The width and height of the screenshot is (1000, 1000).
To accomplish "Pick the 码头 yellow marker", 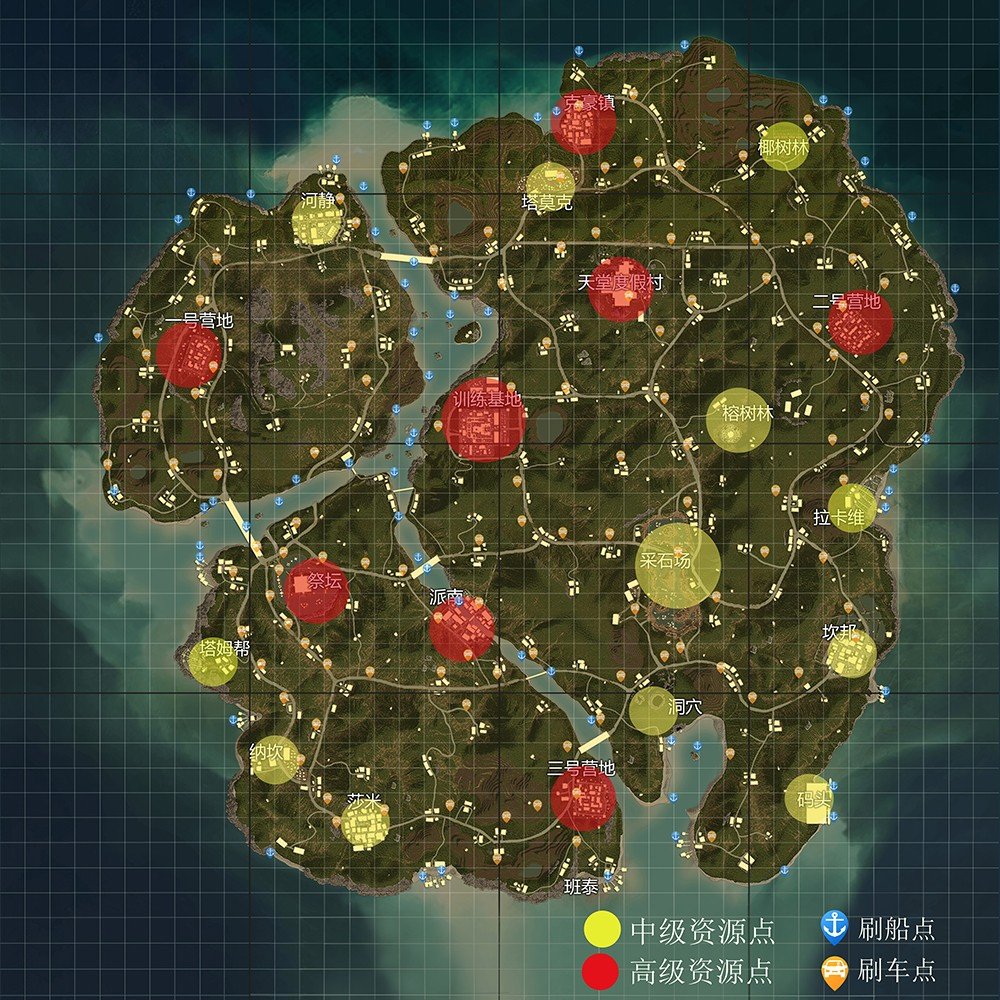I will tap(808, 799).
